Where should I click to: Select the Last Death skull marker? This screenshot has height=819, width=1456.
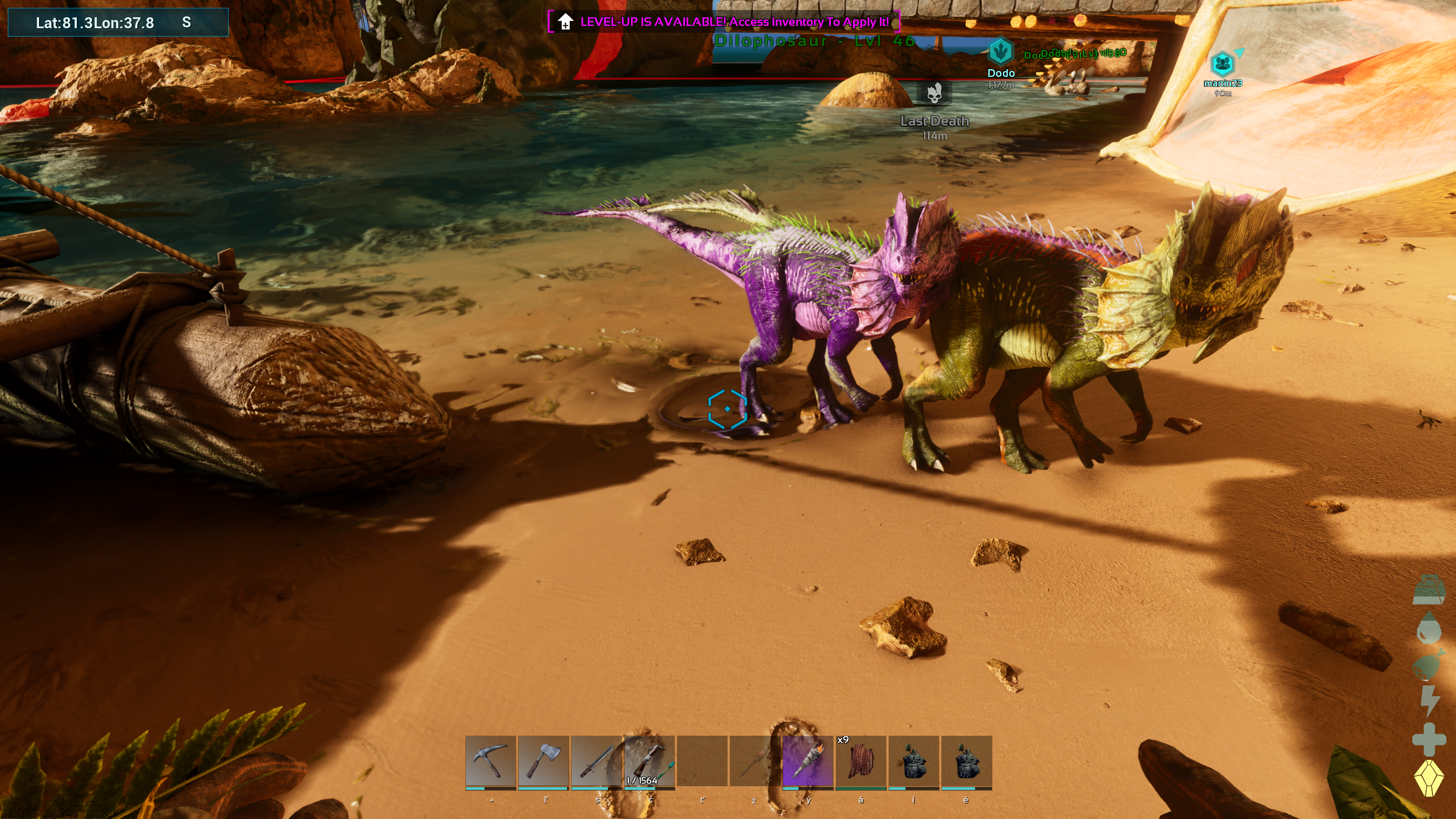point(934,93)
